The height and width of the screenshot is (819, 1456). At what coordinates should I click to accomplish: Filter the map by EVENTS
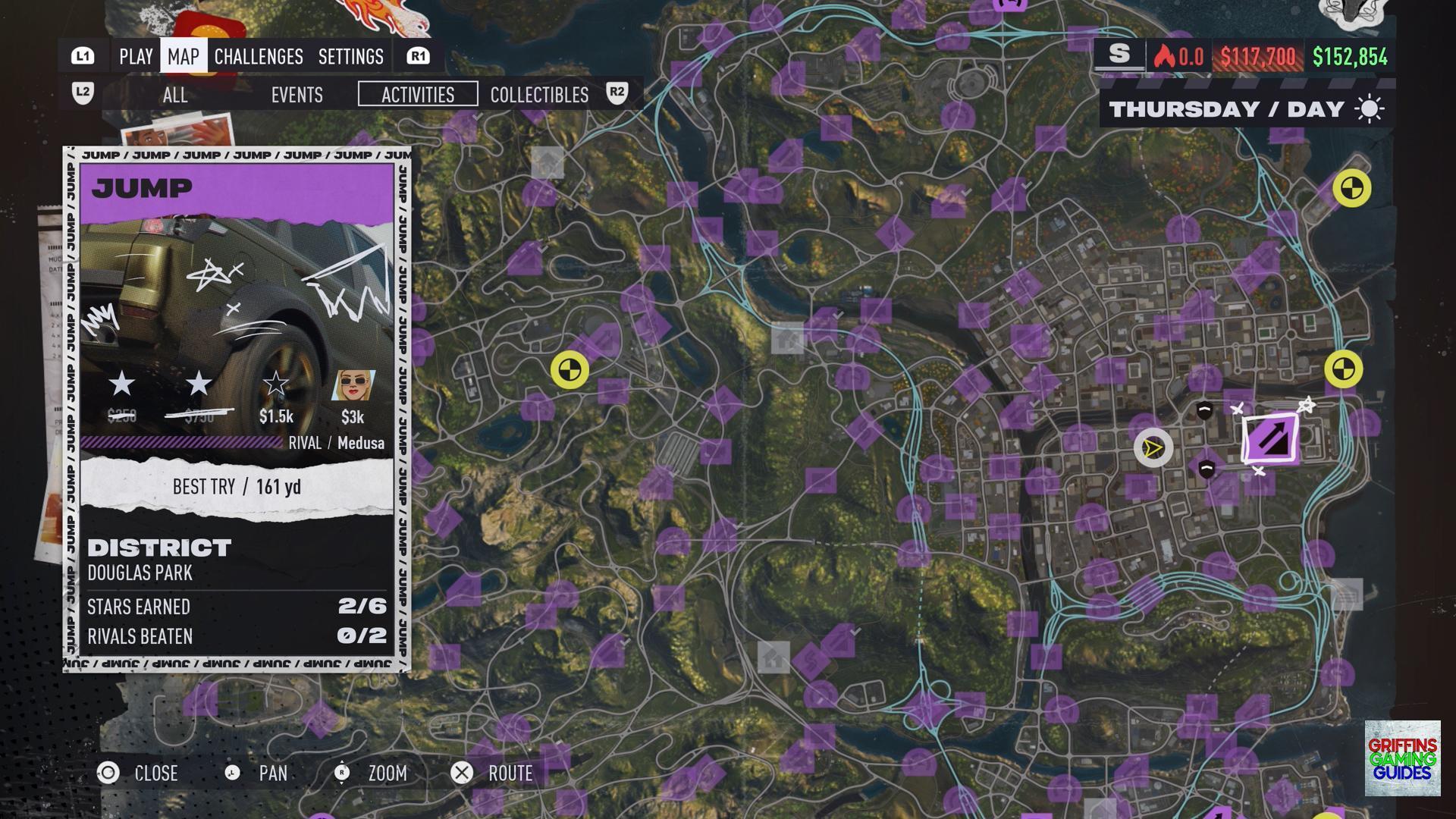coord(297,95)
